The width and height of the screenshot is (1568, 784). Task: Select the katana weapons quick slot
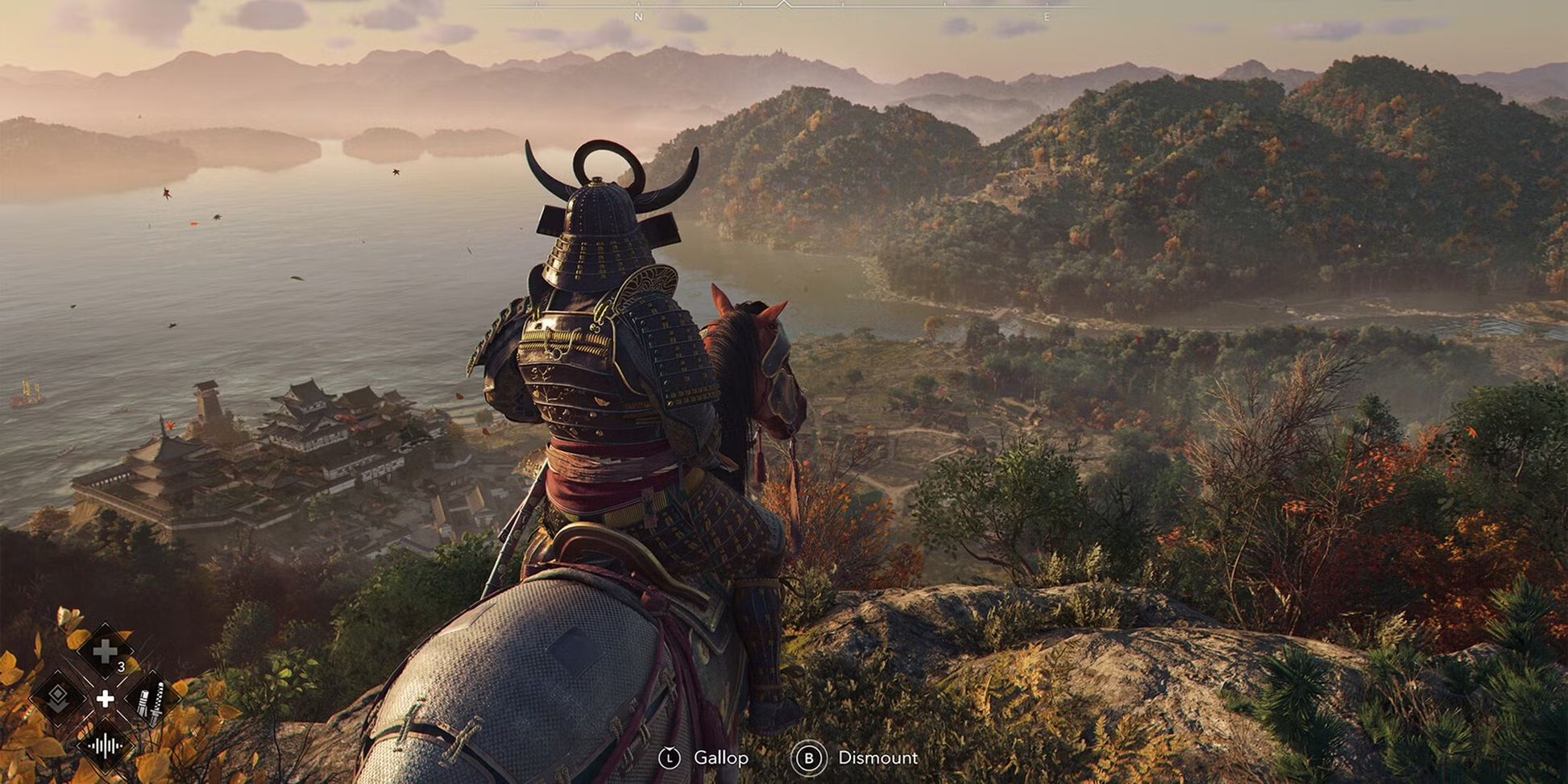[x=151, y=699]
